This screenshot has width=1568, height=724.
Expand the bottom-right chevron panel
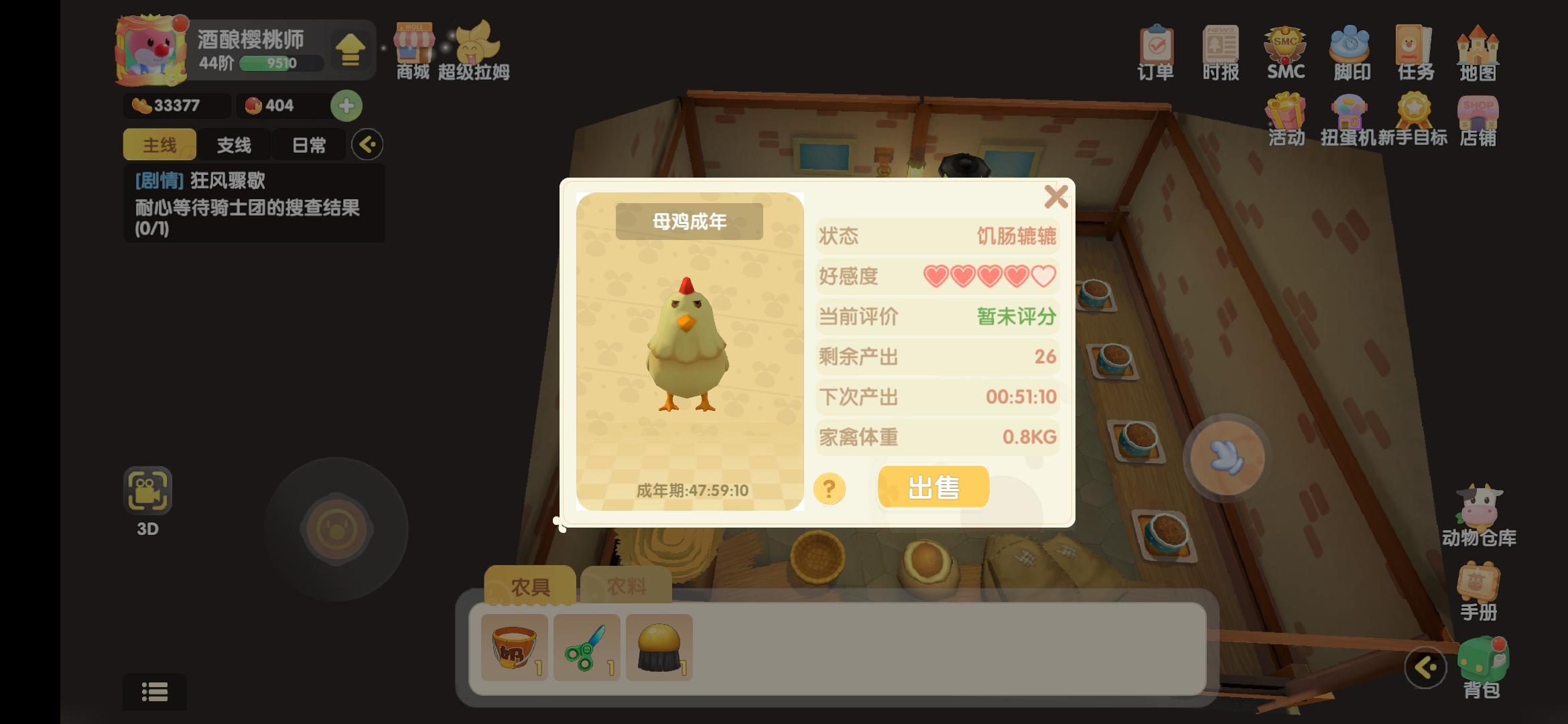click(x=1427, y=668)
